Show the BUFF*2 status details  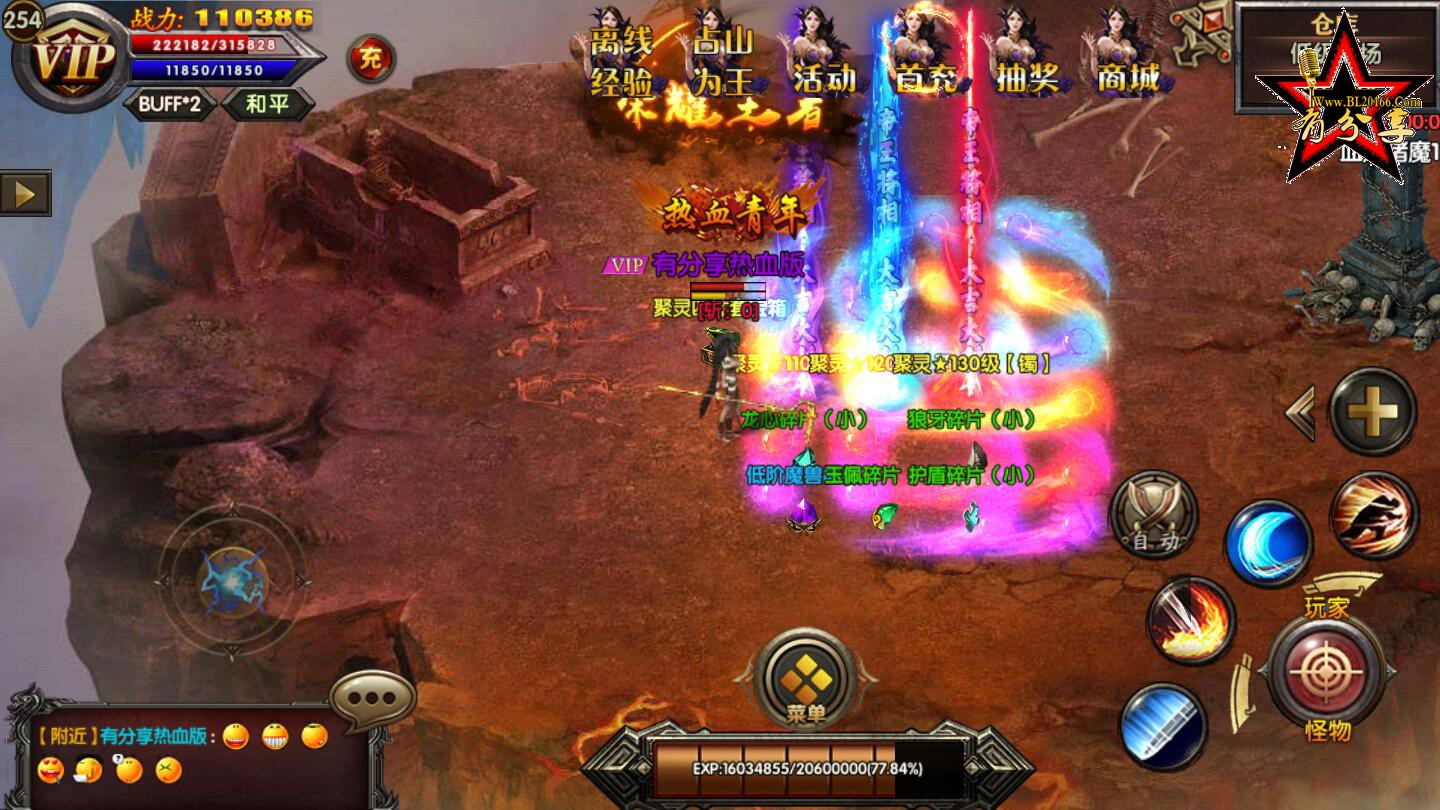tap(170, 104)
